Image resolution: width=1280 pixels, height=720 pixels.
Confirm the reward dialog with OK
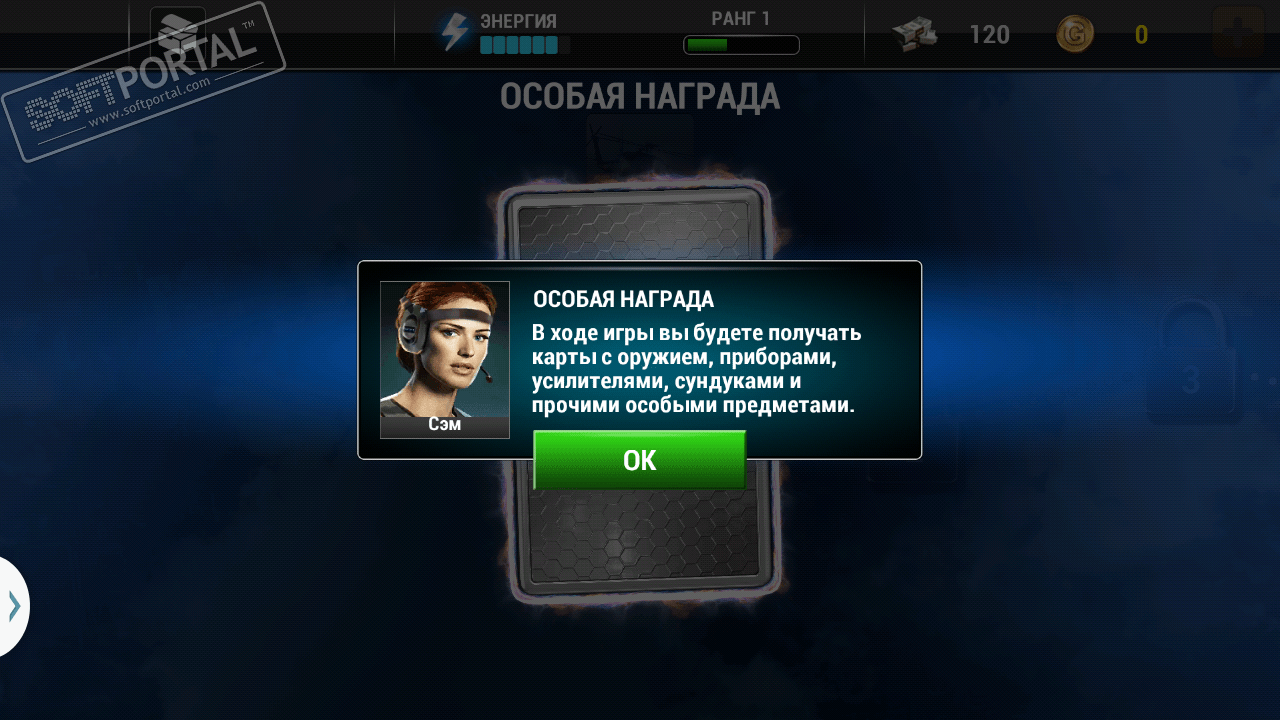(x=639, y=460)
